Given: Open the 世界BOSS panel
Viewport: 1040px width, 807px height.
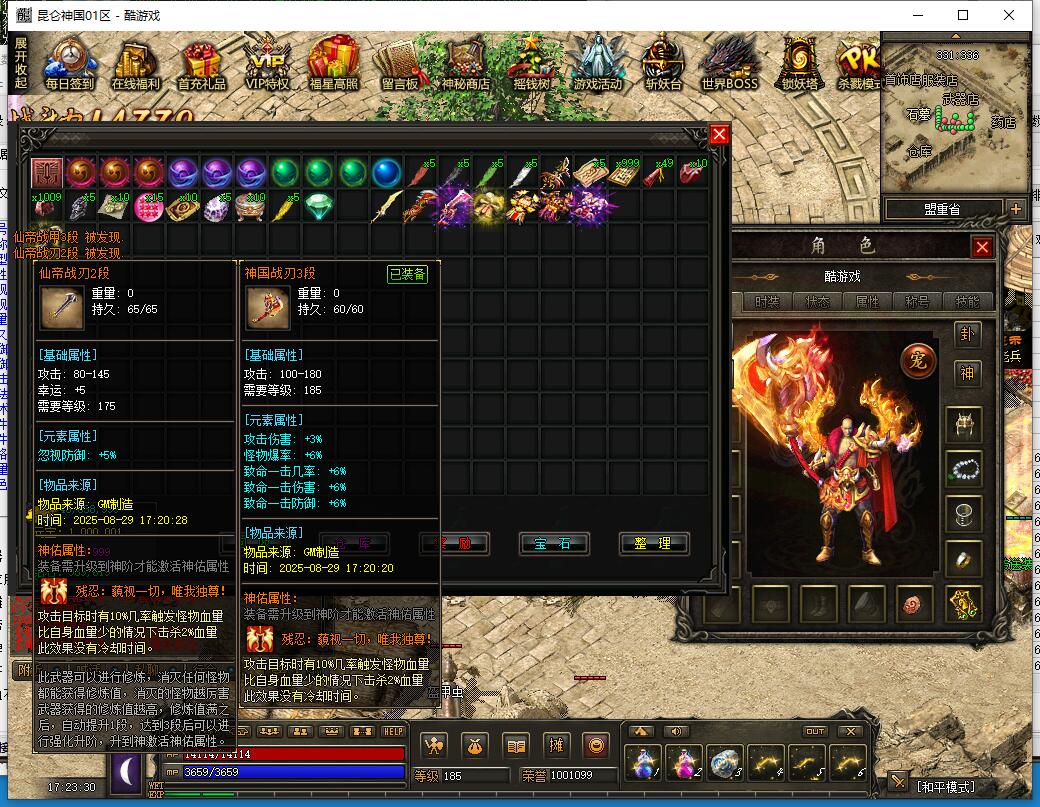Looking at the screenshot, I should [x=730, y=64].
